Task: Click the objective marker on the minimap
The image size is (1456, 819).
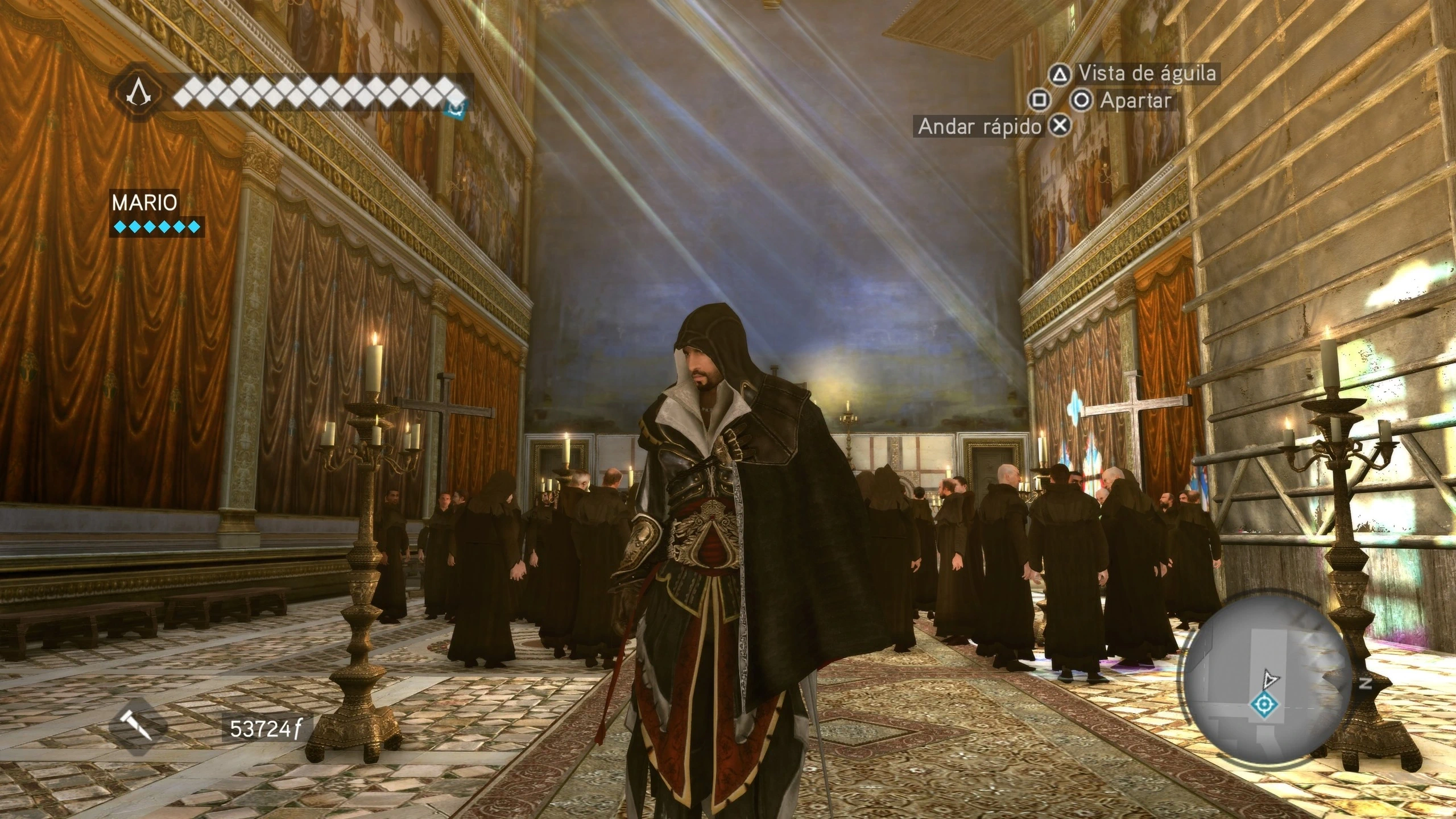Action: [1264, 705]
